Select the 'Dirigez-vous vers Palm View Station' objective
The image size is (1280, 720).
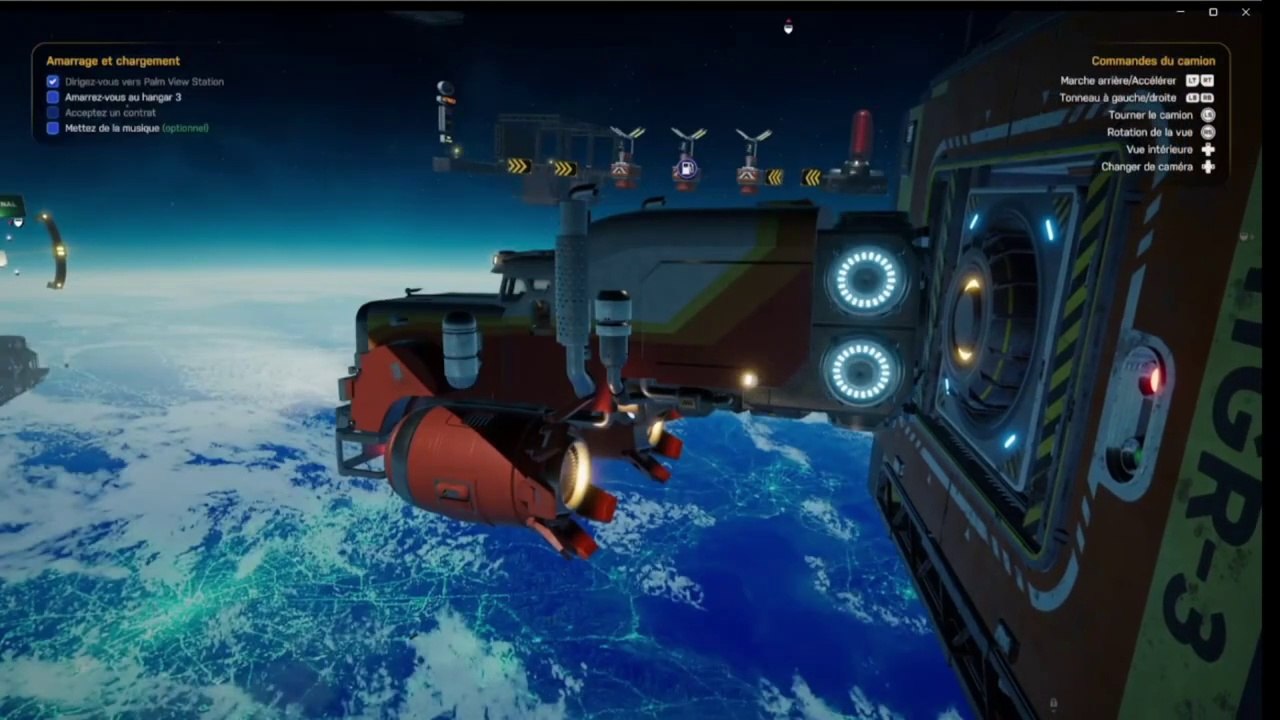tap(143, 82)
